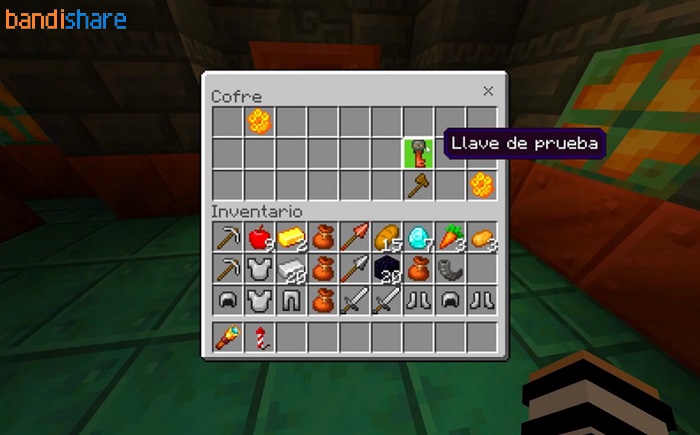Close the chest window with the X
This screenshot has width=700, height=435.
pos(488,91)
